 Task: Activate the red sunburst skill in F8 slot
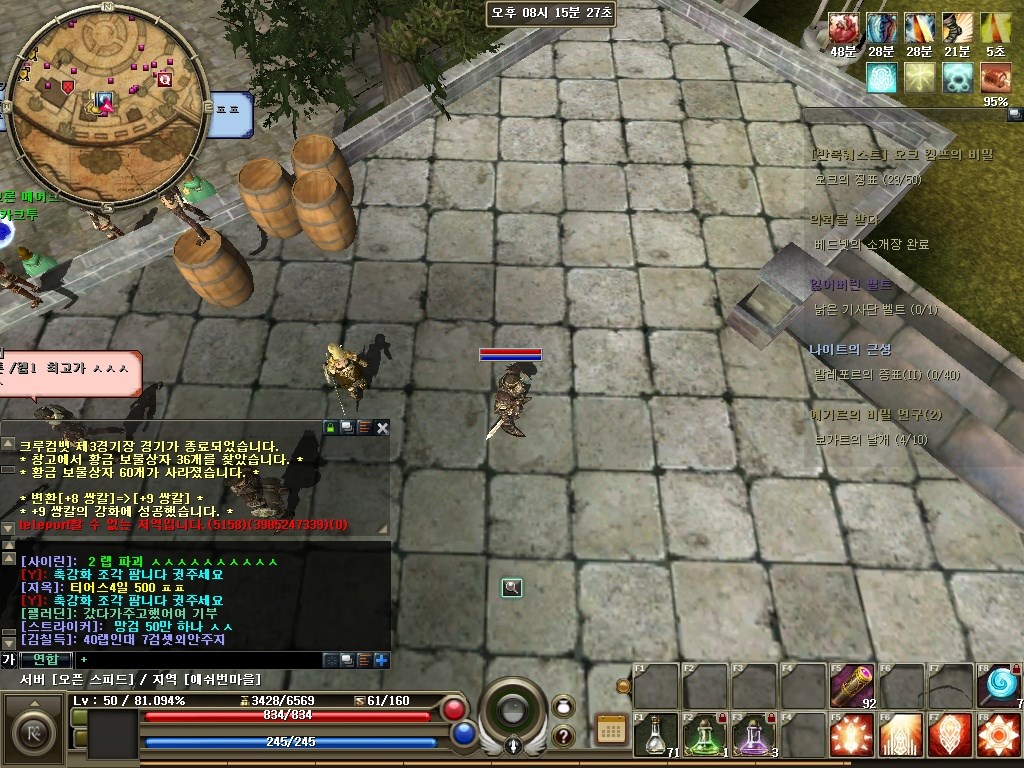click(x=999, y=735)
